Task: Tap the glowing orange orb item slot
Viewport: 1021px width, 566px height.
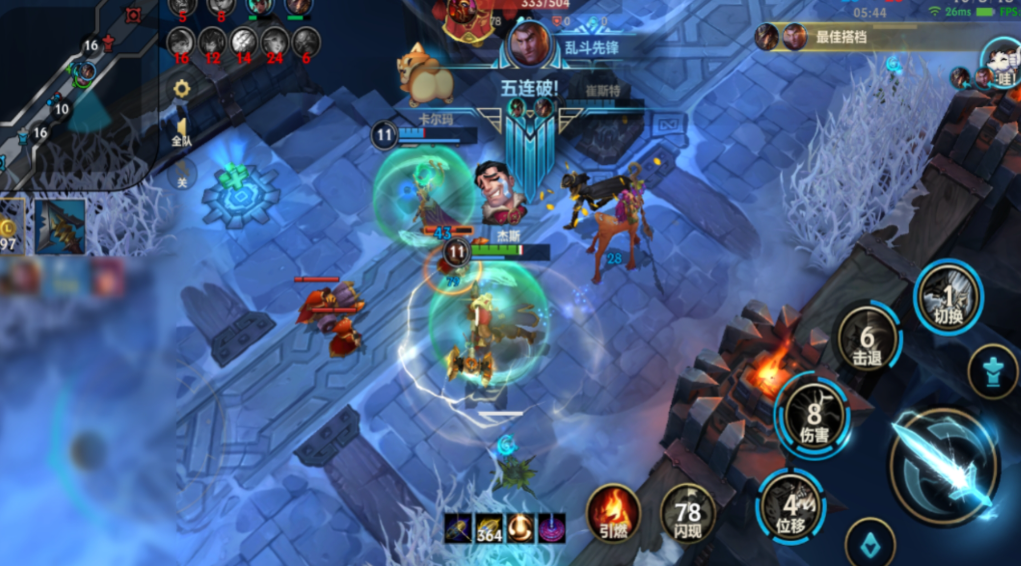Action: (520, 528)
